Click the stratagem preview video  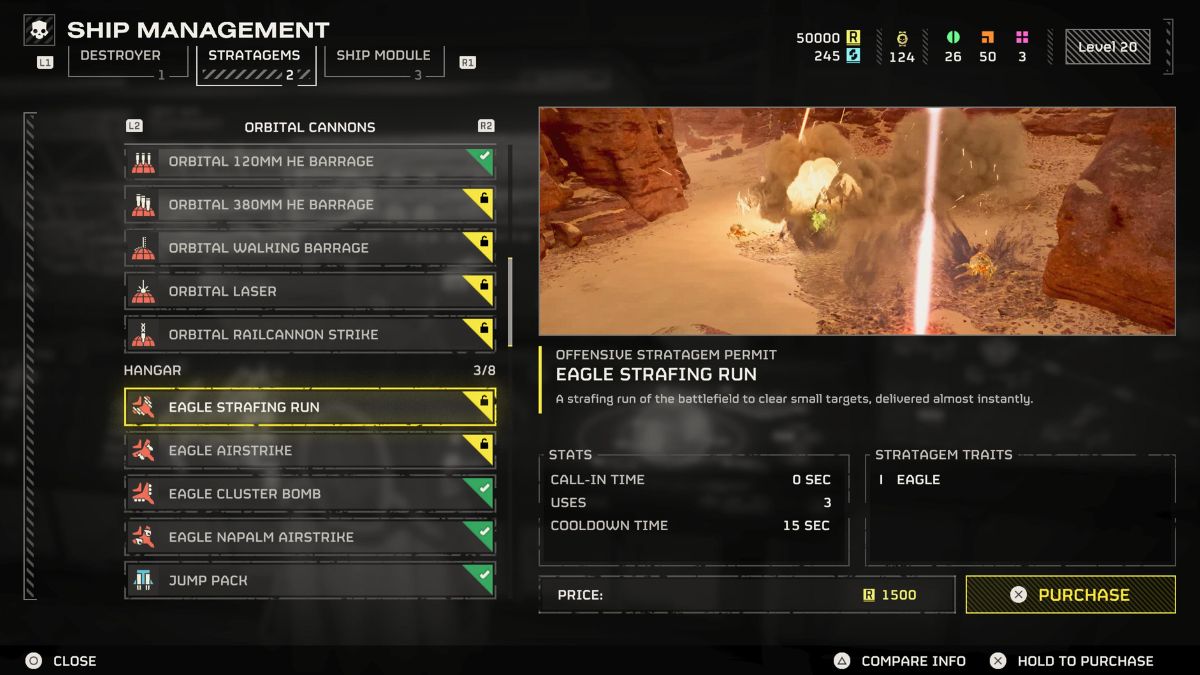[857, 221]
